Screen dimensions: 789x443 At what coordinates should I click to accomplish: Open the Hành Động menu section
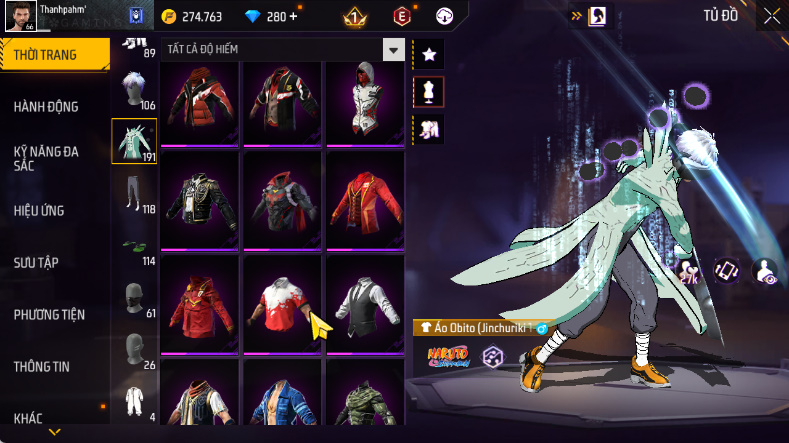(46, 107)
